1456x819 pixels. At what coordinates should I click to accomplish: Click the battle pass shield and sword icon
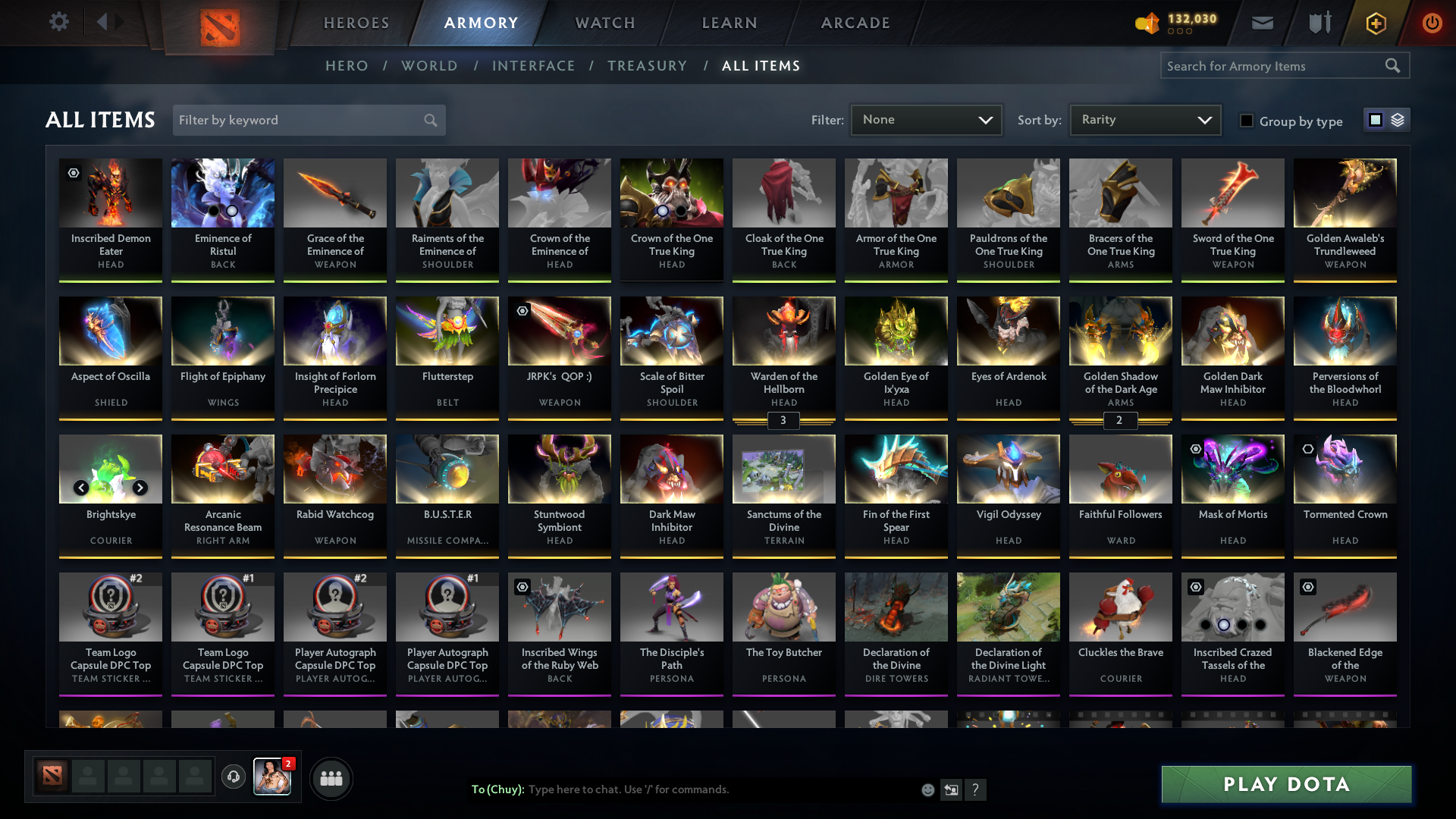[1318, 23]
